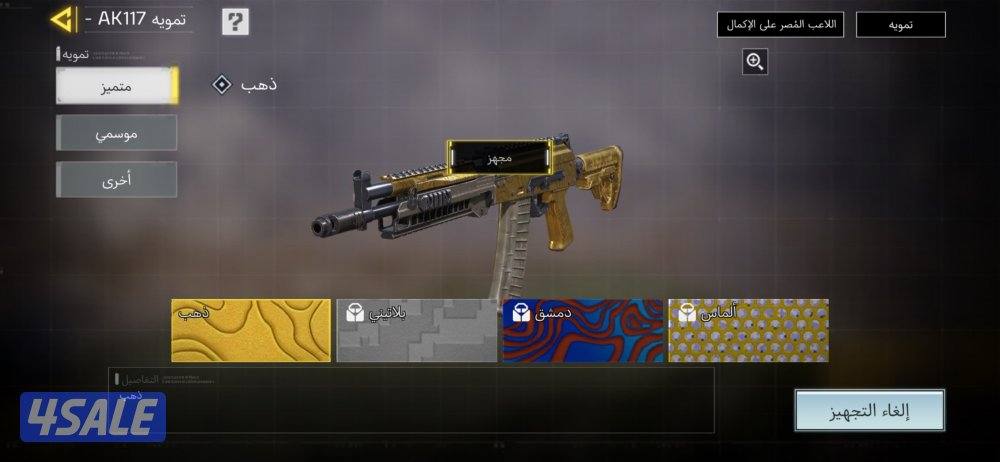Image resolution: width=1000 pixels, height=462 pixels.
Task: Open the question mark help button
Action: click(235, 21)
